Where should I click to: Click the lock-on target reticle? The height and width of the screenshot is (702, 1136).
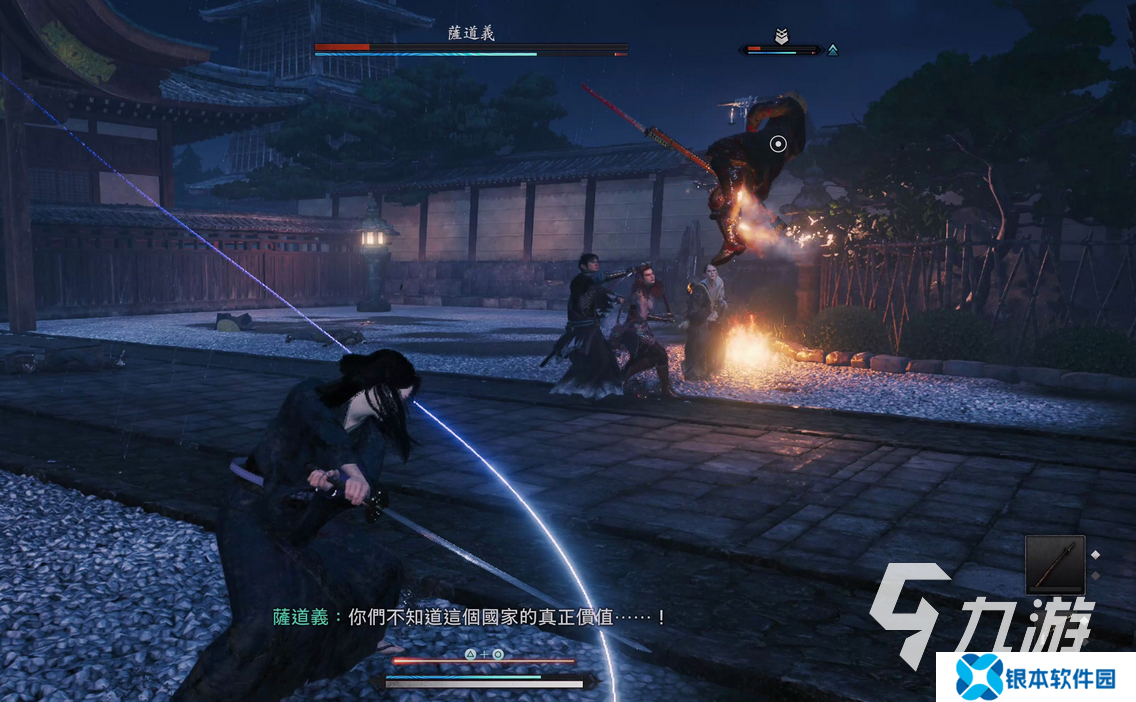pyautogui.click(x=778, y=144)
